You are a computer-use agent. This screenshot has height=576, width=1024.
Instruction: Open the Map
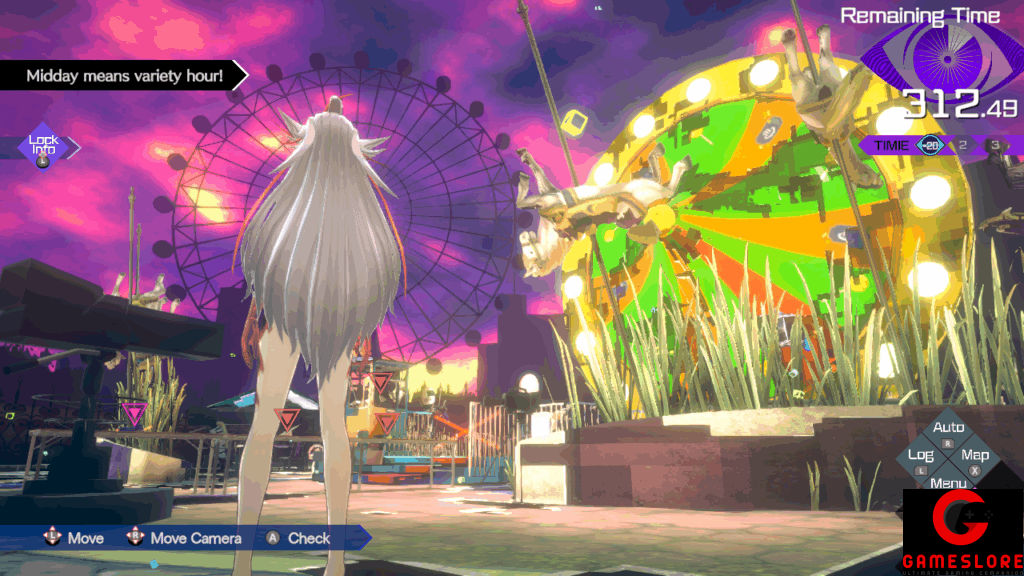point(975,457)
